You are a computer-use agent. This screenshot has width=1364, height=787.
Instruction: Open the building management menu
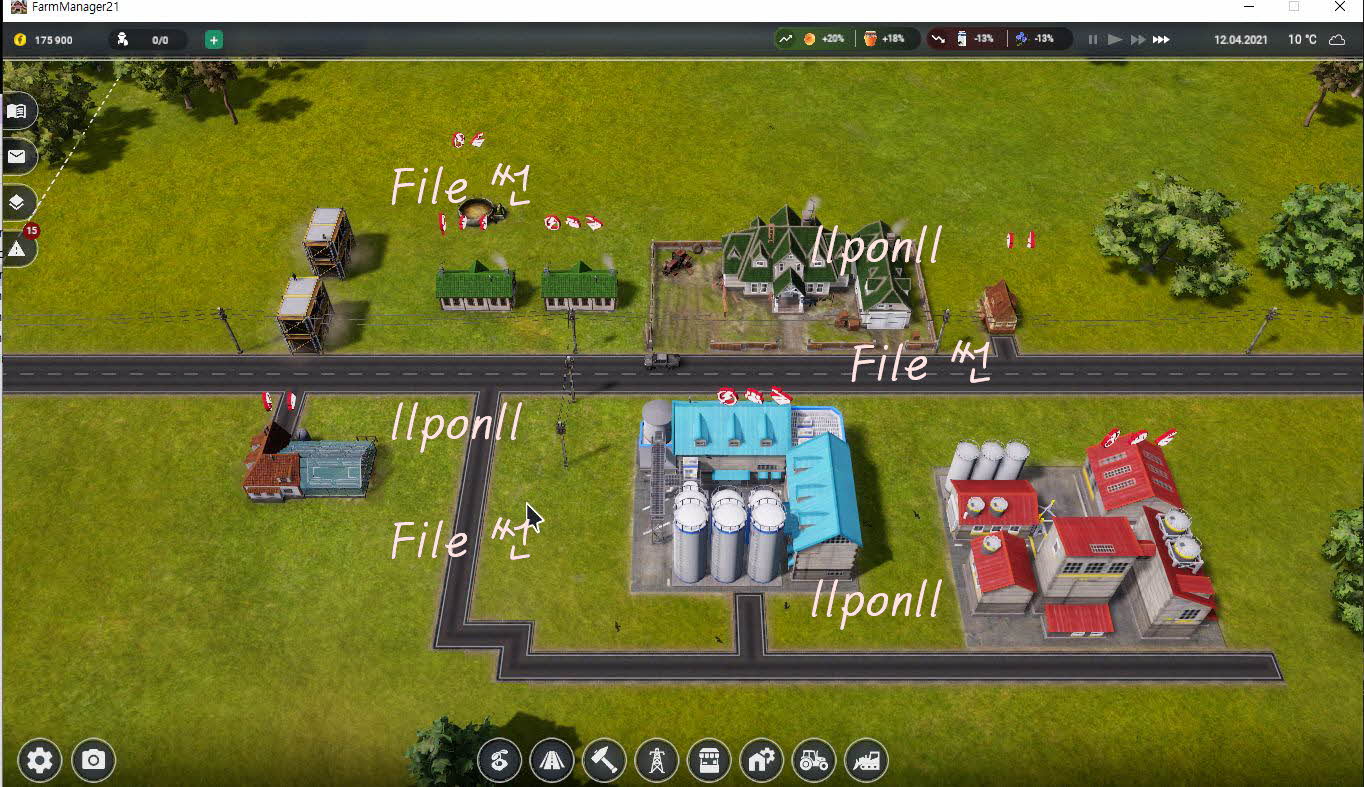pyautogui.click(x=761, y=761)
